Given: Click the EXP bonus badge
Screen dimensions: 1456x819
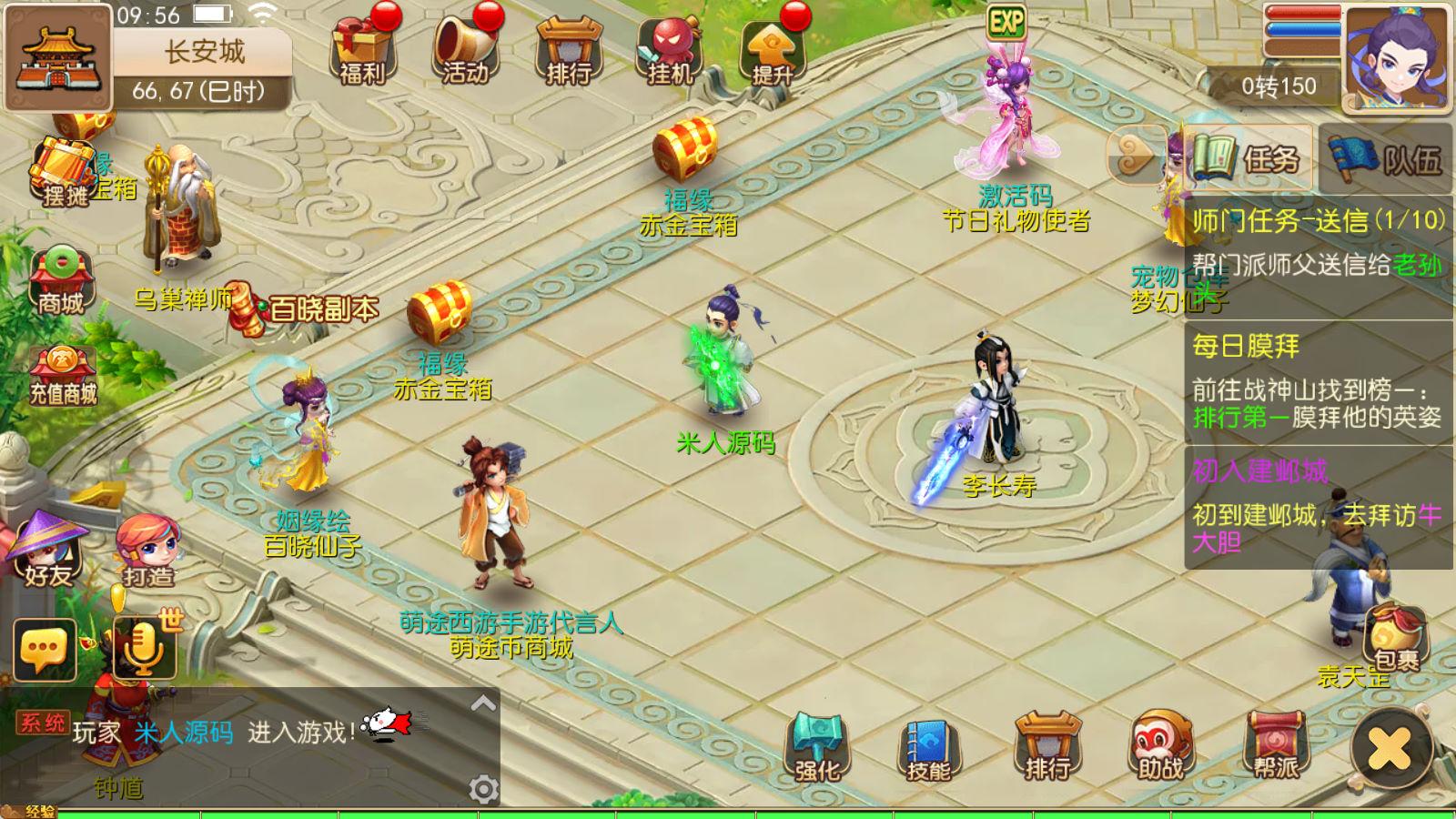Looking at the screenshot, I should pyautogui.click(x=1006, y=21).
